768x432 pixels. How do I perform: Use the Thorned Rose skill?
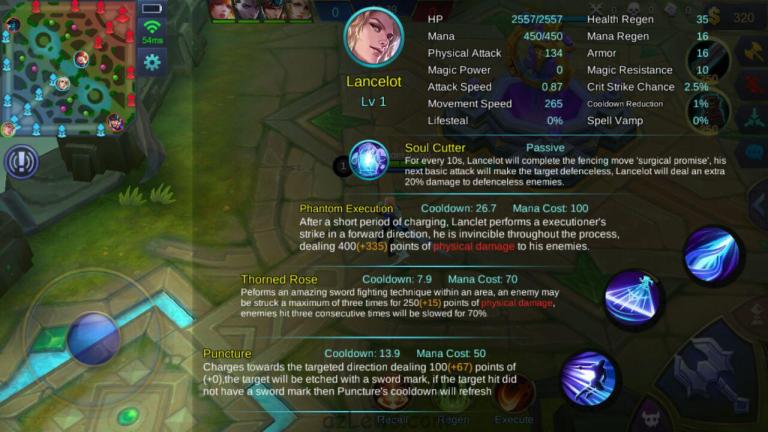coord(633,298)
